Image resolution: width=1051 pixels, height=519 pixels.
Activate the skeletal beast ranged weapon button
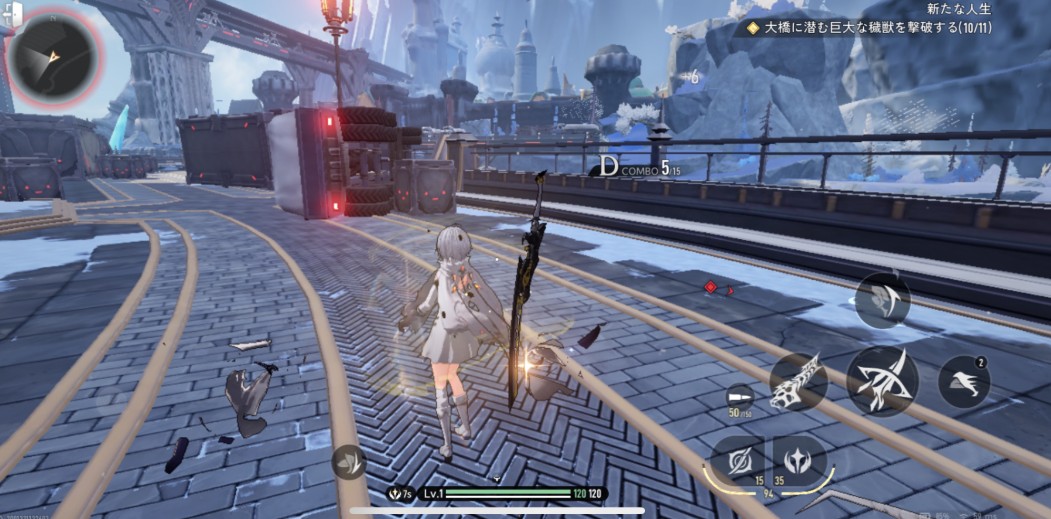coord(797,380)
